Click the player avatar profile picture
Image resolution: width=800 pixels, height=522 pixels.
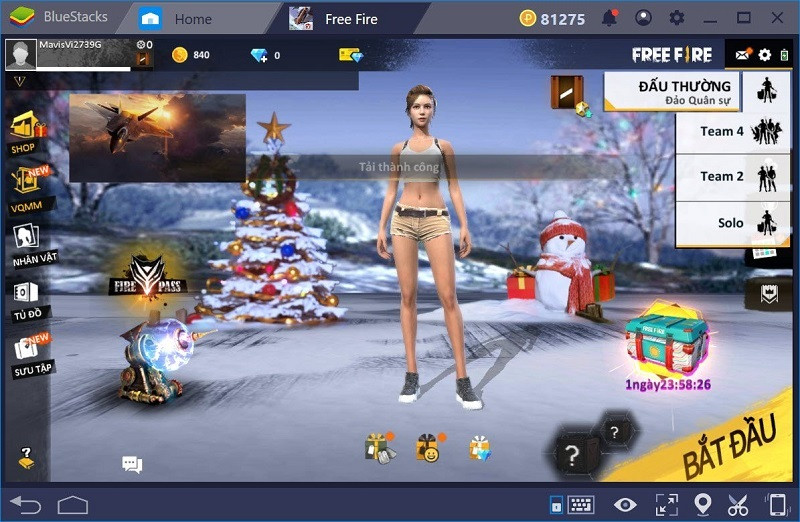click(x=21, y=55)
